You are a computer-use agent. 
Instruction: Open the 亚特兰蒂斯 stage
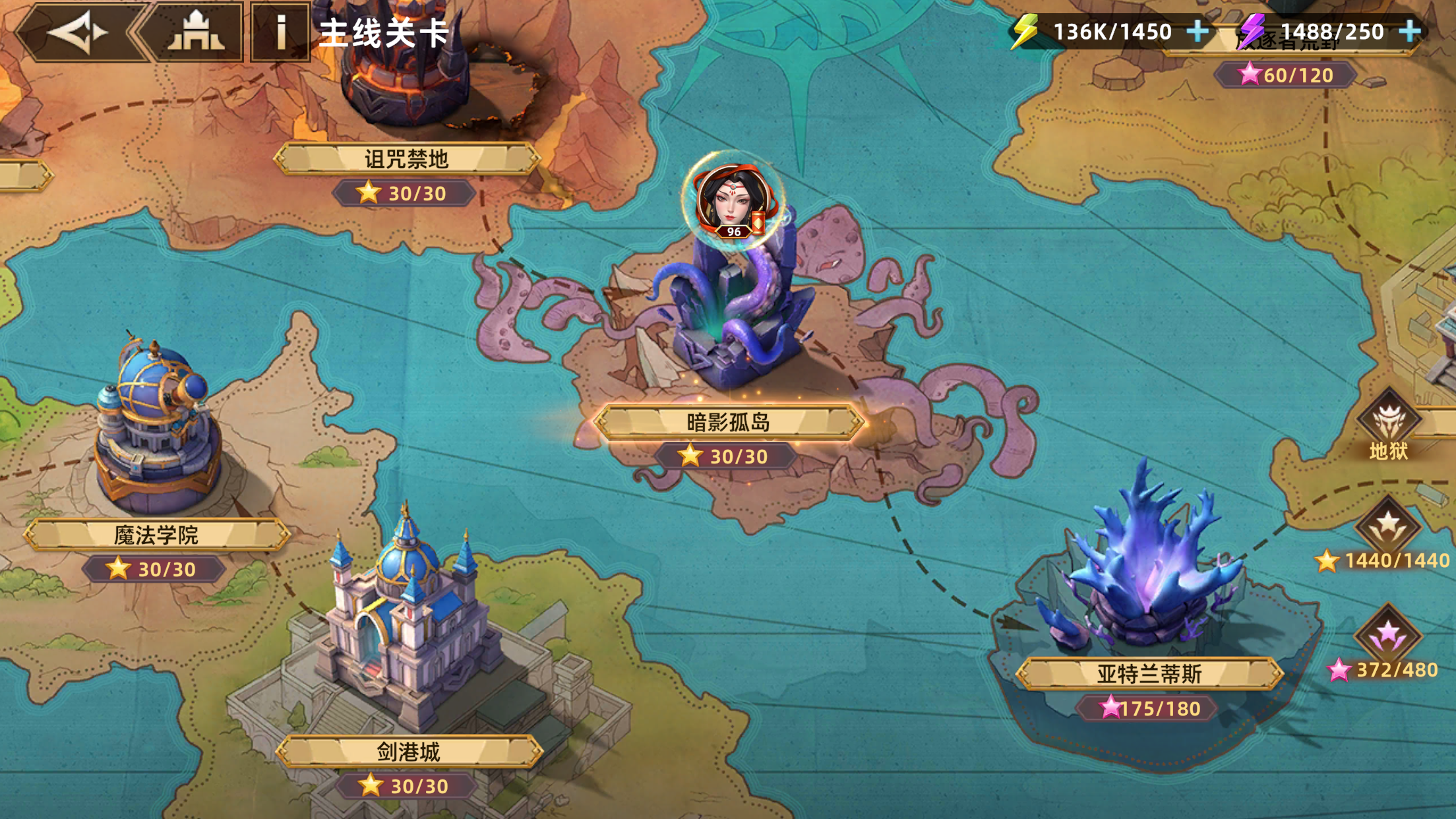pyautogui.click(x=1149, y=673)
